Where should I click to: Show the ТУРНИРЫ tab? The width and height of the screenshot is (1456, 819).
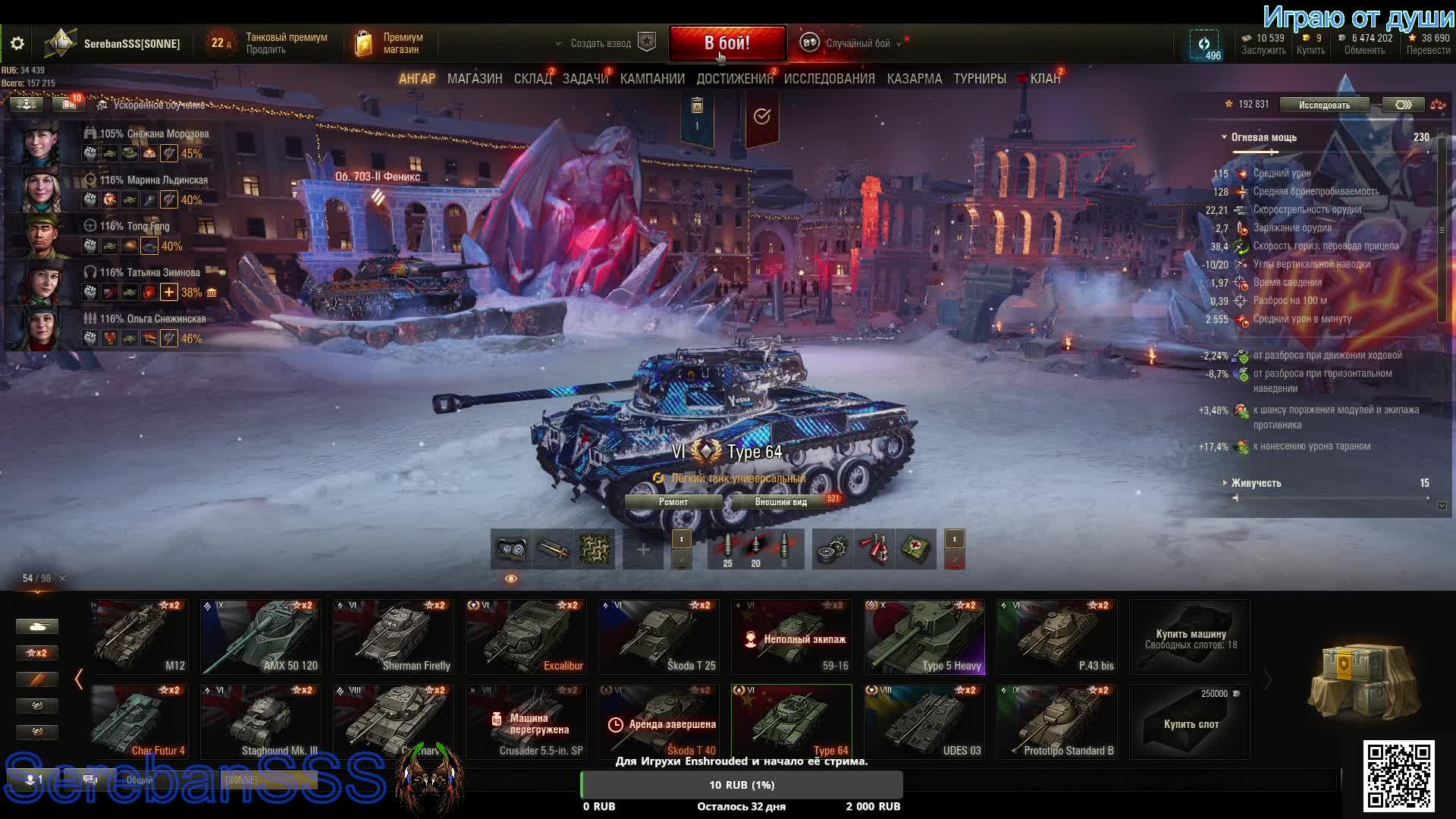coord(980,79)
